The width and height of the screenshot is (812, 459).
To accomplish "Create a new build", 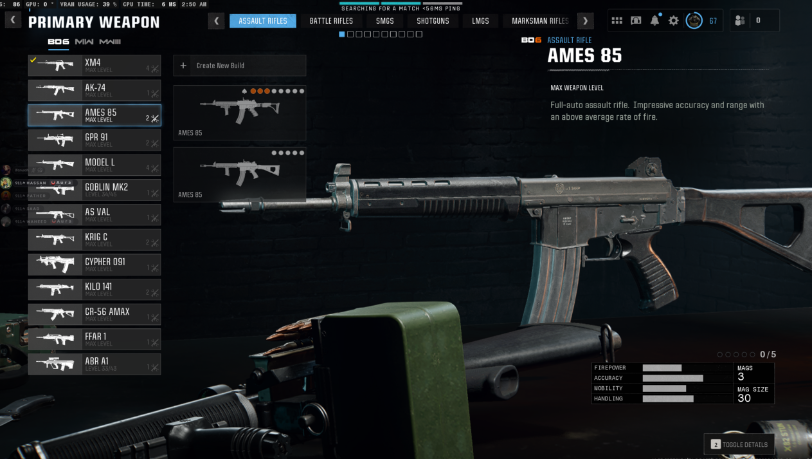I will (239, 66).
